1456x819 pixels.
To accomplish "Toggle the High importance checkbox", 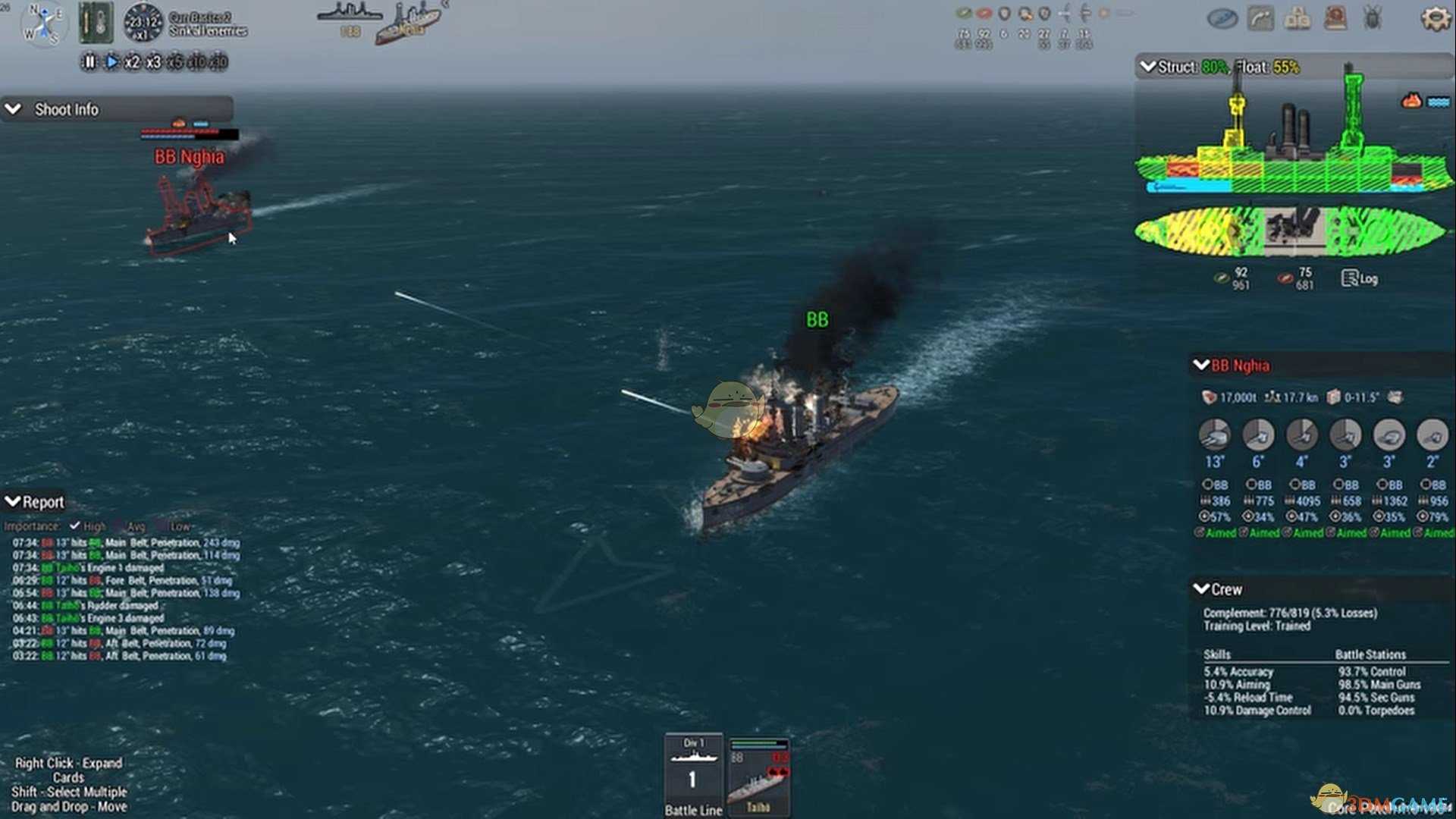I will [74, 526].
